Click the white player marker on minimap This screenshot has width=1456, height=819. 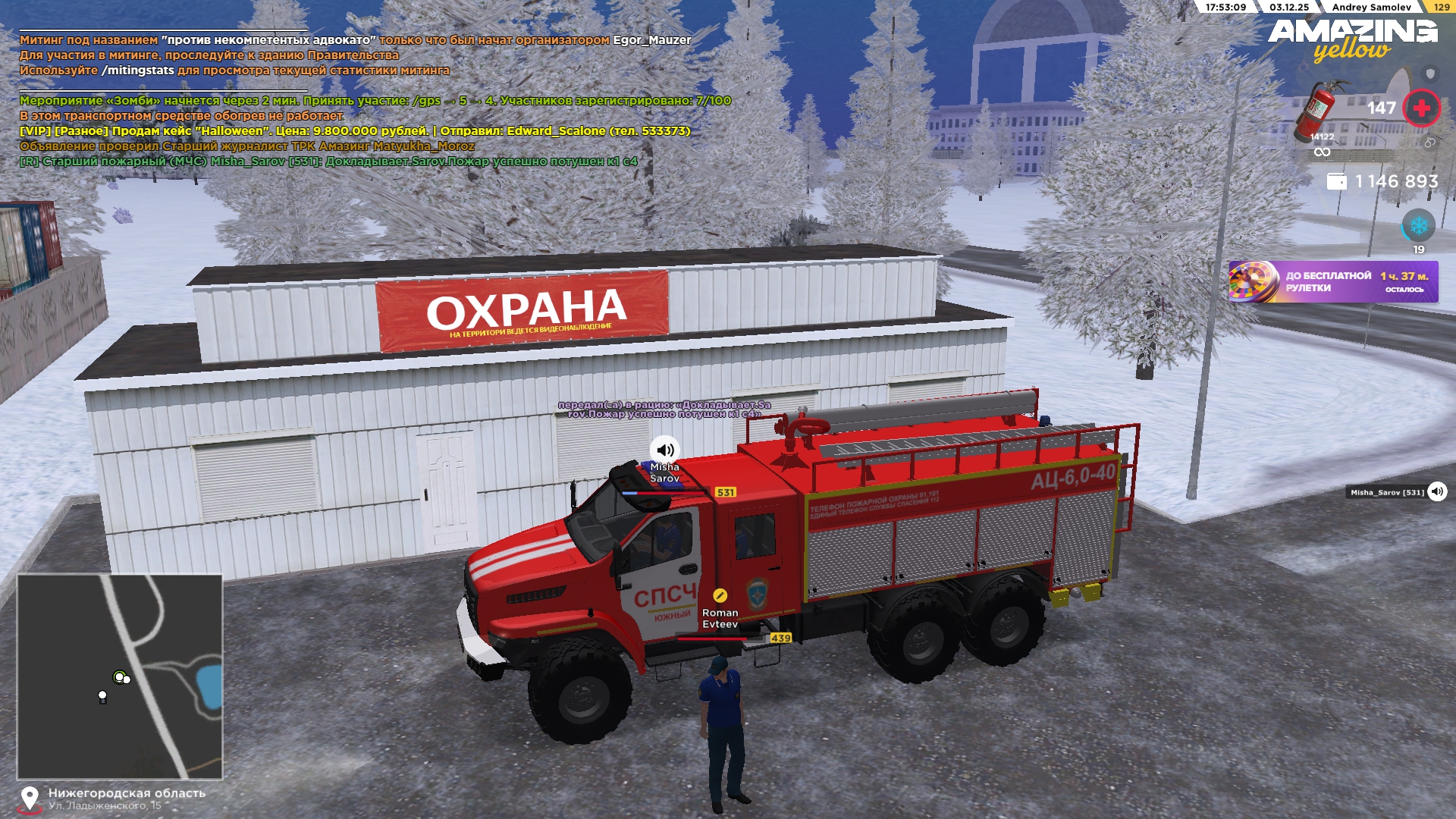[102, 695]
